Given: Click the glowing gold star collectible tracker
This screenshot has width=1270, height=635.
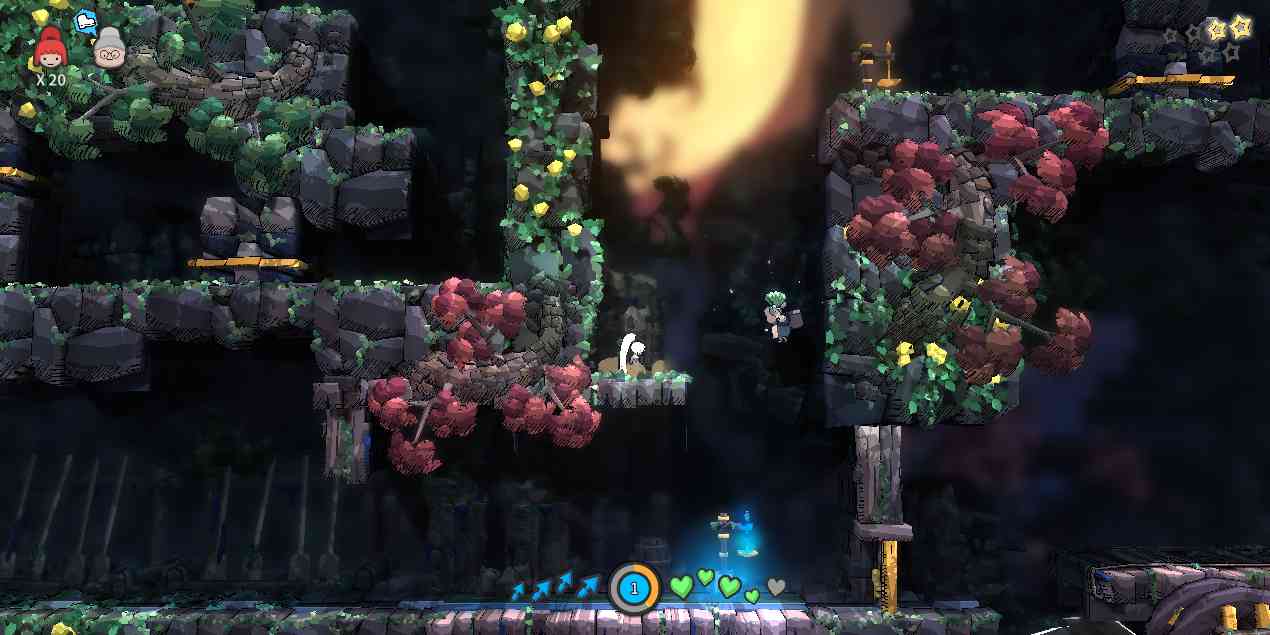Looking at the screenshot, I should tap(1240, 26).
